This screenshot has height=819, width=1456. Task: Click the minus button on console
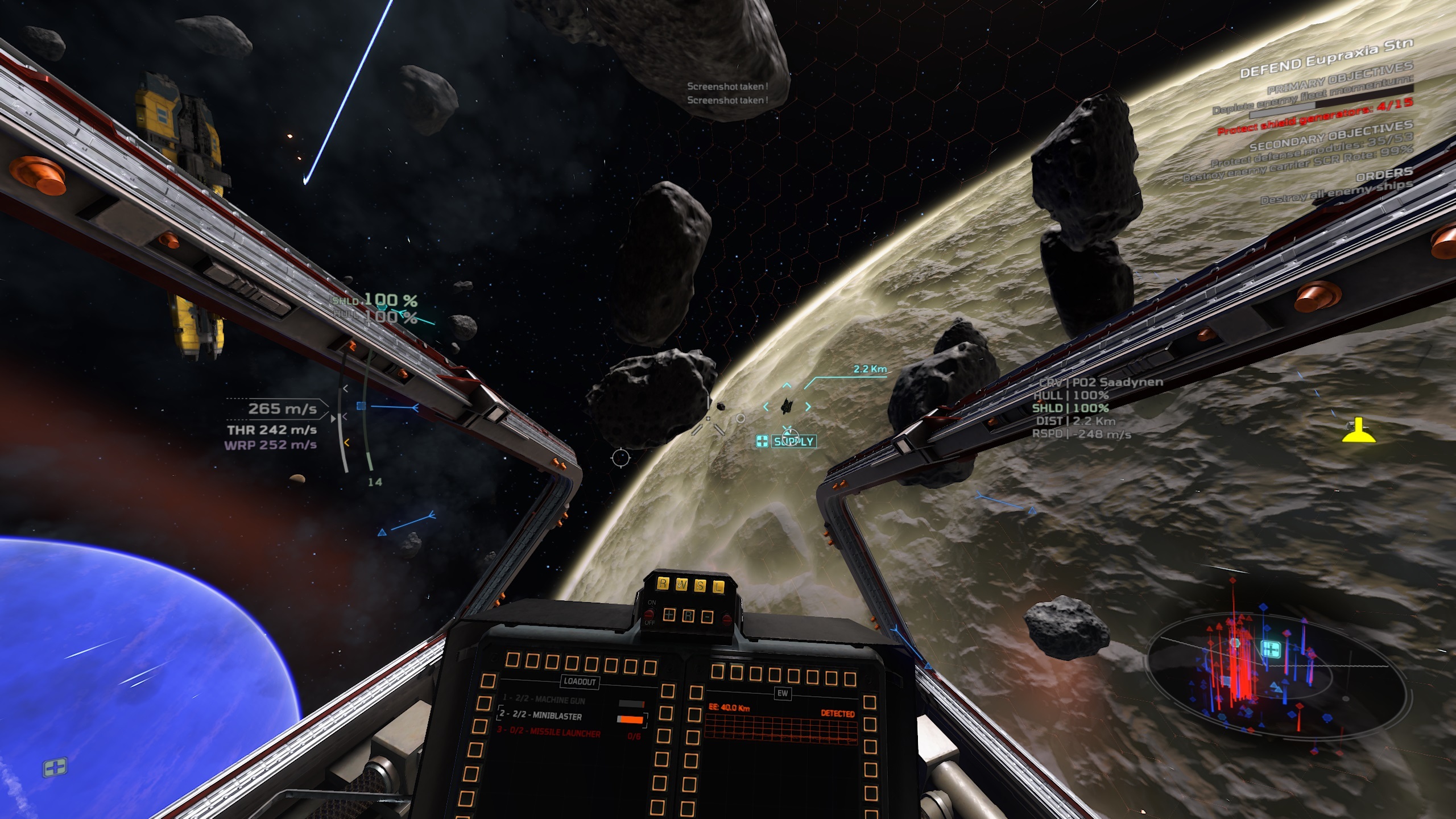point(707,617)
